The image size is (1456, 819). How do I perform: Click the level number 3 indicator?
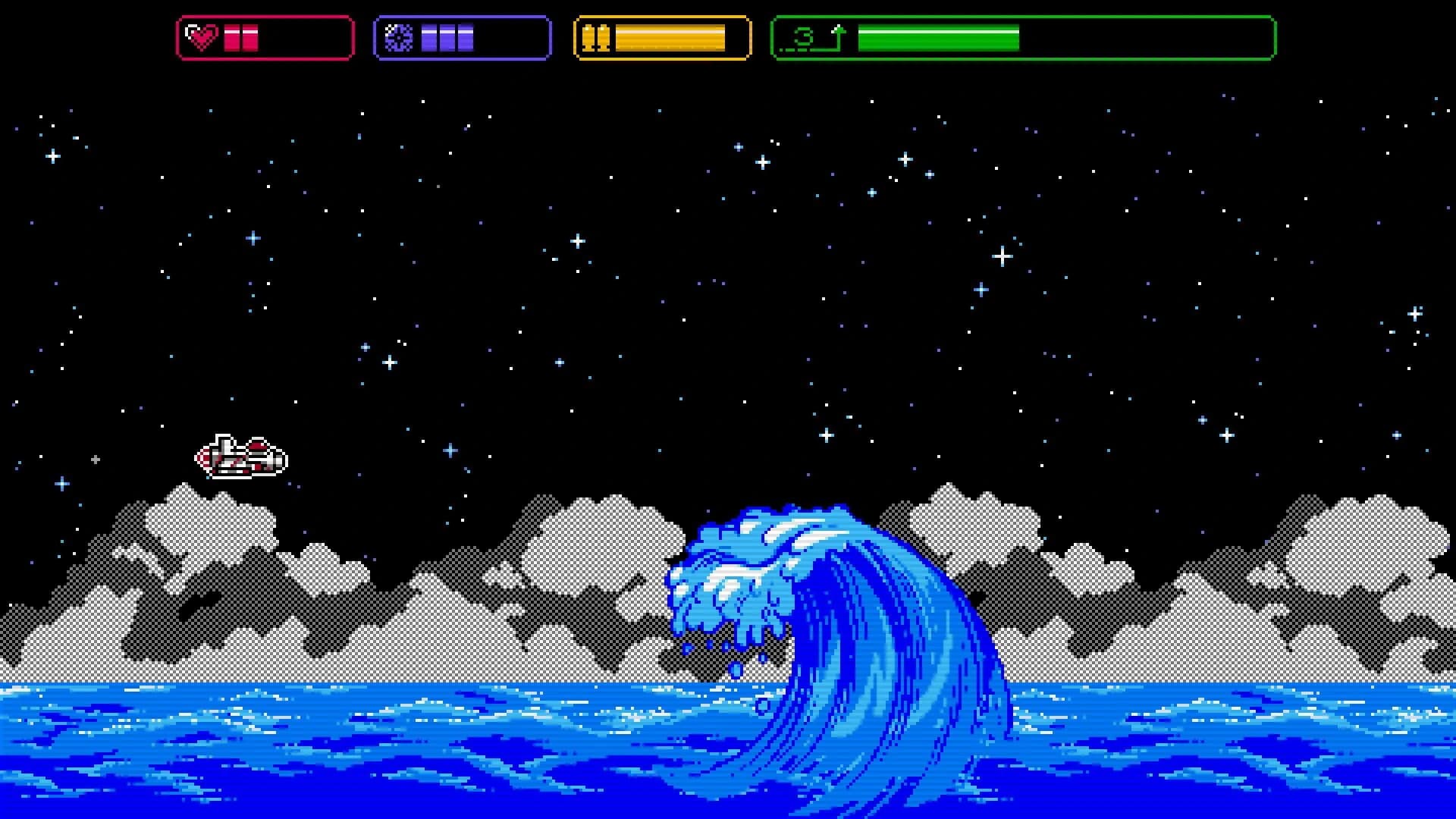[805, 36]
